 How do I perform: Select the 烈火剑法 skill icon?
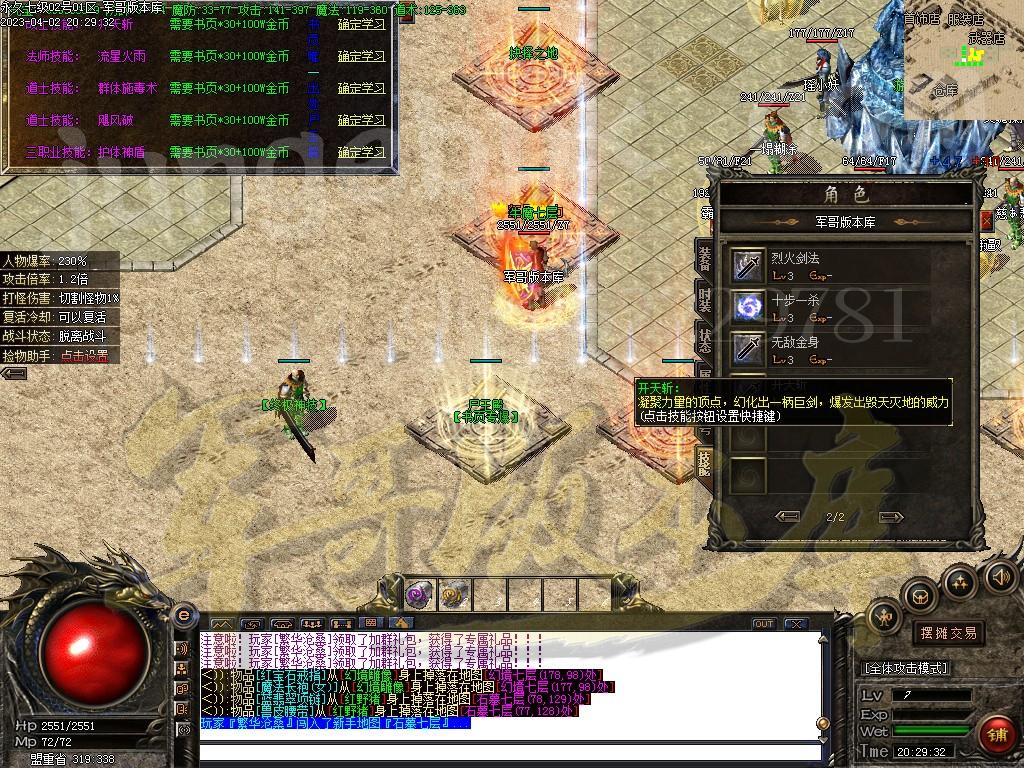click(748, 265)
